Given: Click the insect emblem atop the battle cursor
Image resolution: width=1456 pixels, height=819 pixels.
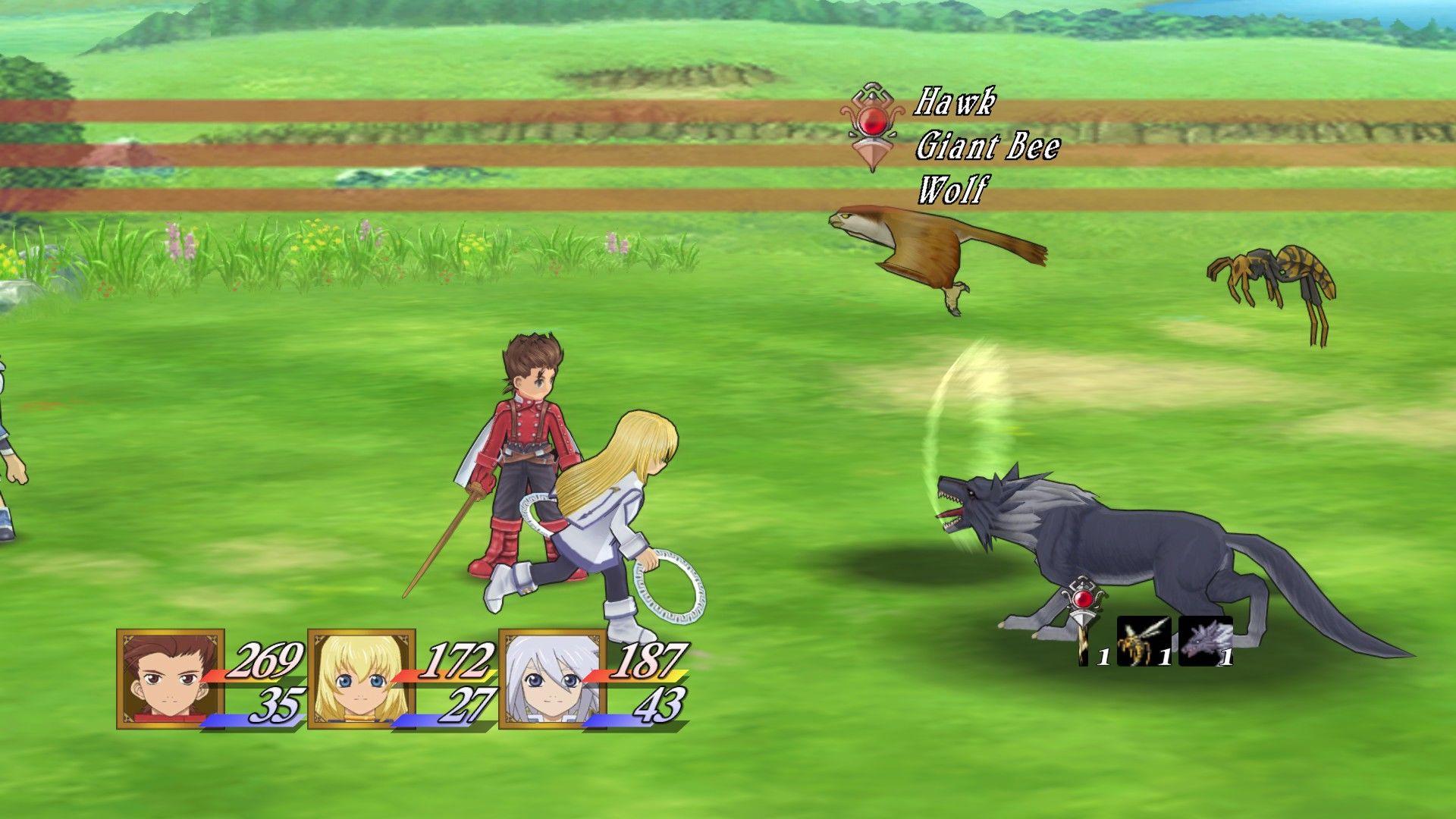Looking at the screenshot, I should click(x=872, y=95).
